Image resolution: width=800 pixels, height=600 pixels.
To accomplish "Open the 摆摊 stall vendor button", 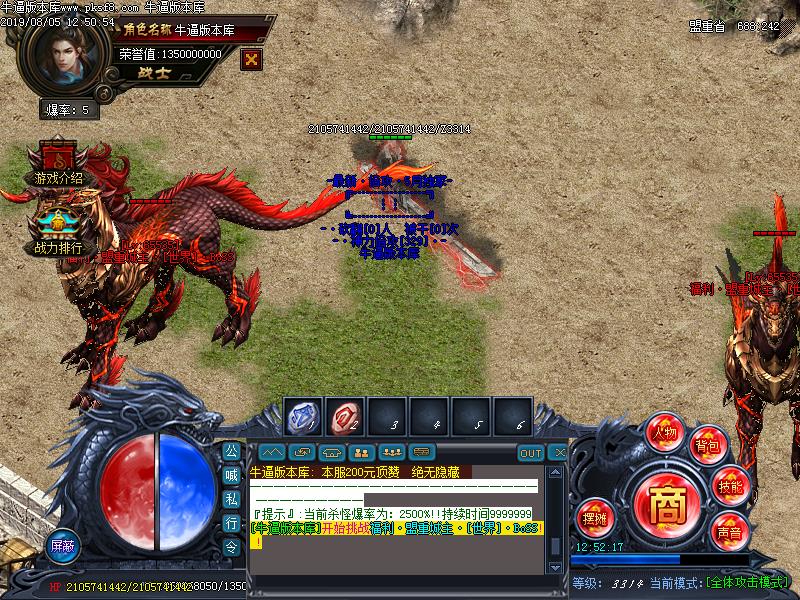I will point(595,517).
